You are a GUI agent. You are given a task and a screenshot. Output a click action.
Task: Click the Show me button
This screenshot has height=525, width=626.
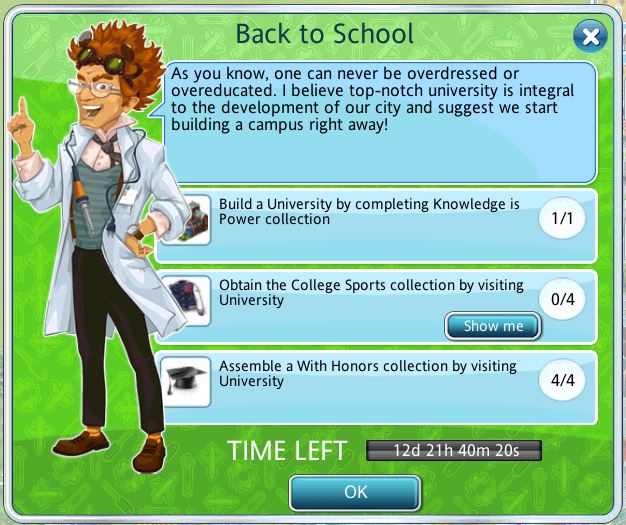(493, 326)
